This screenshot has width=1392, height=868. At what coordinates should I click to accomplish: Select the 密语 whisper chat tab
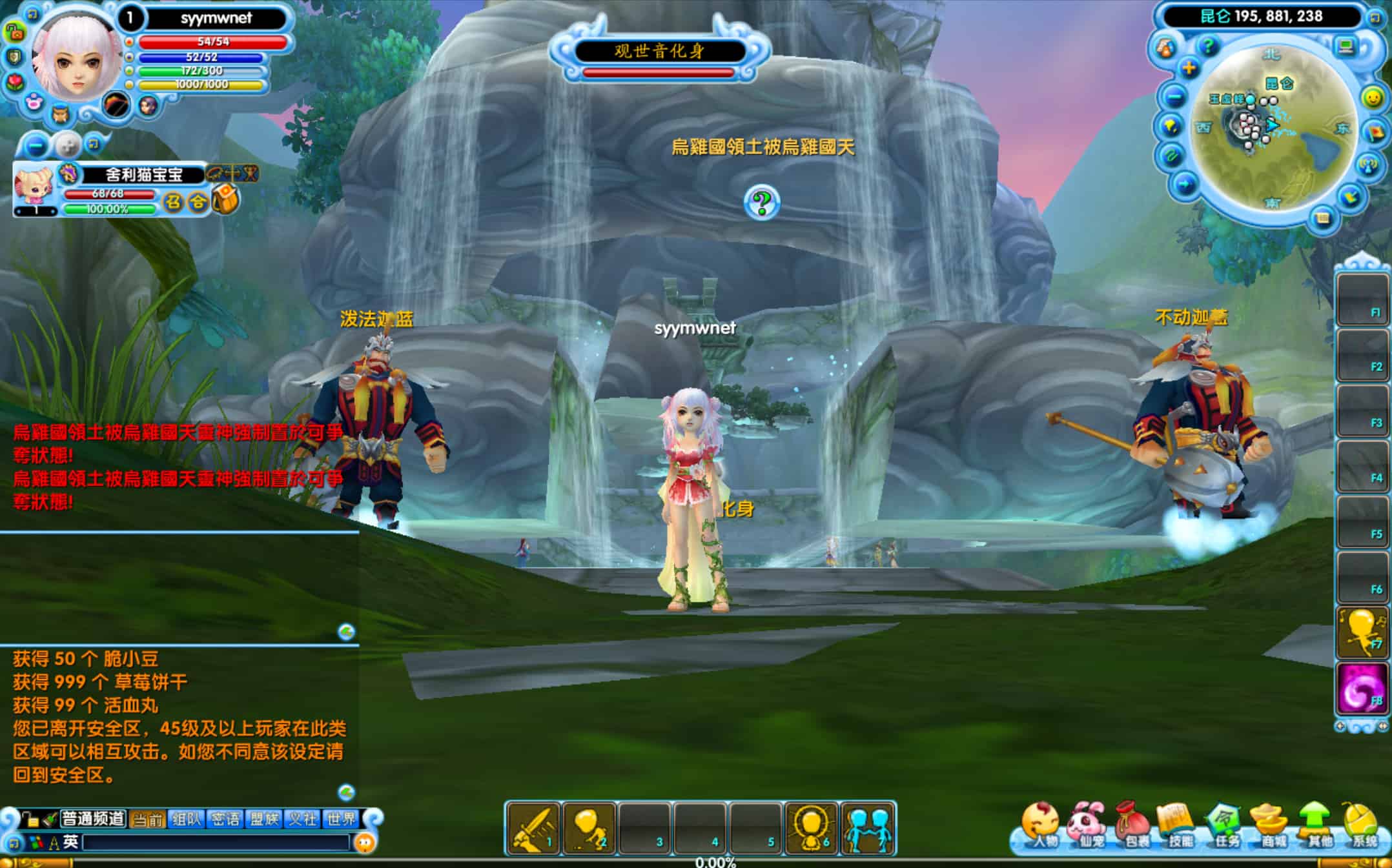[x=225, y=819]
